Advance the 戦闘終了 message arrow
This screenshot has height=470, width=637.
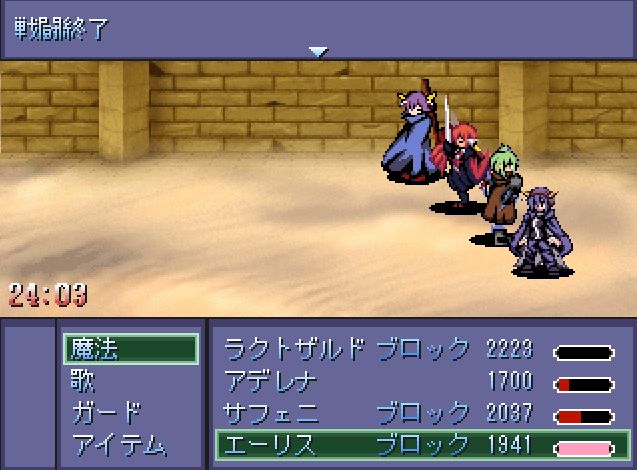318,52
